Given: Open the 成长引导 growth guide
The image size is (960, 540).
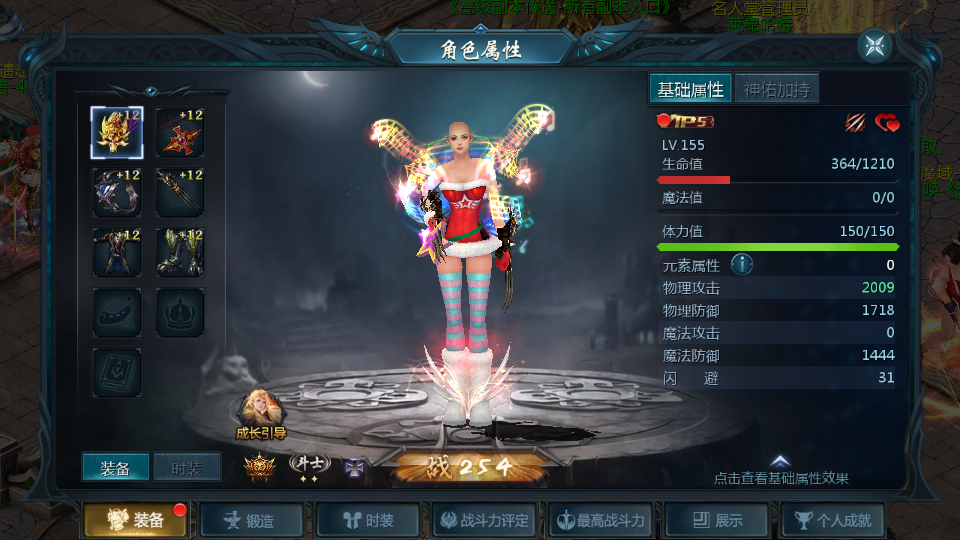Looking at the screenshot, I should coord(260,413).
